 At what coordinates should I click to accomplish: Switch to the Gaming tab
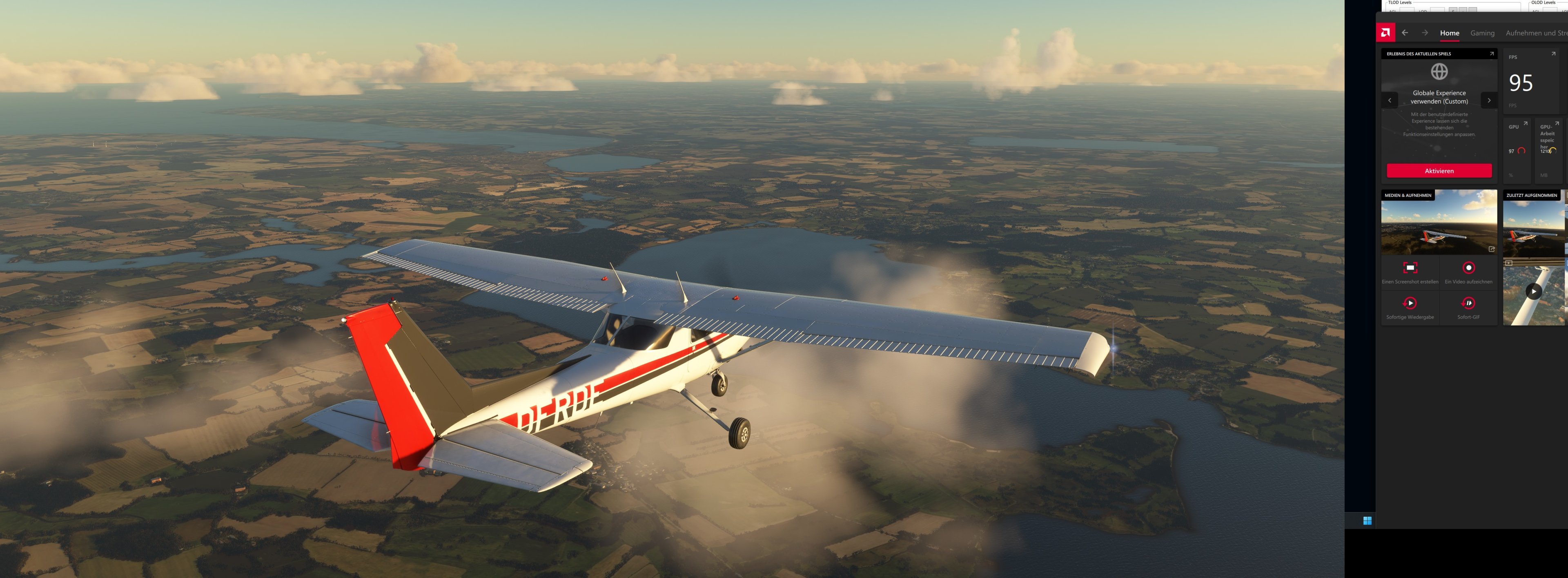(1483, 33)
